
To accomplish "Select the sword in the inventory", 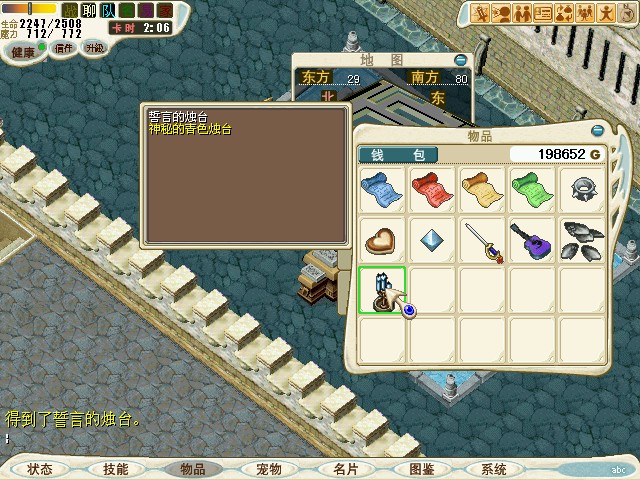I will click(482, 239).
